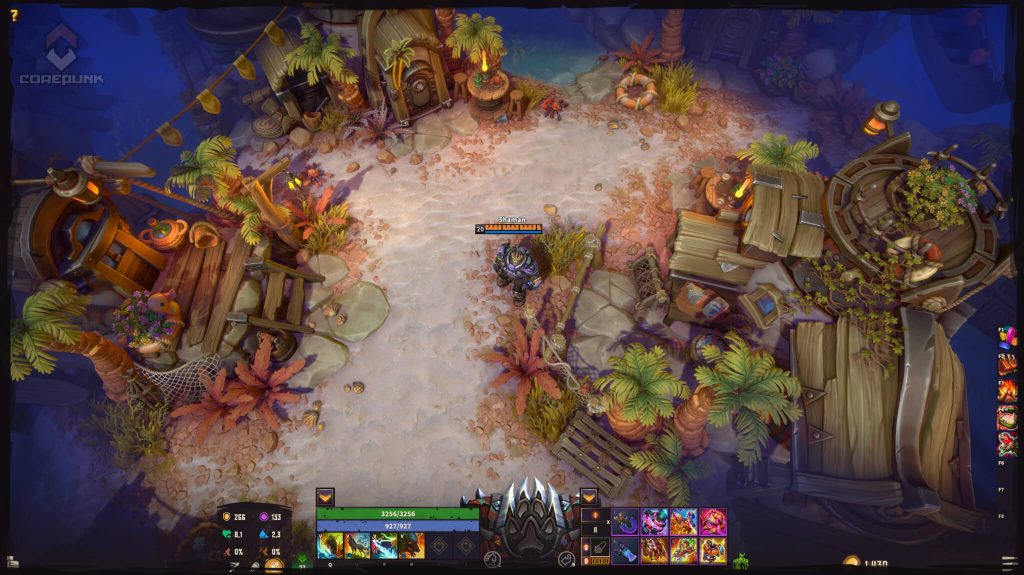The image size is (1024, 575).
Task: Expand the arrow above the health bar
Action: [x=325, y=496]
